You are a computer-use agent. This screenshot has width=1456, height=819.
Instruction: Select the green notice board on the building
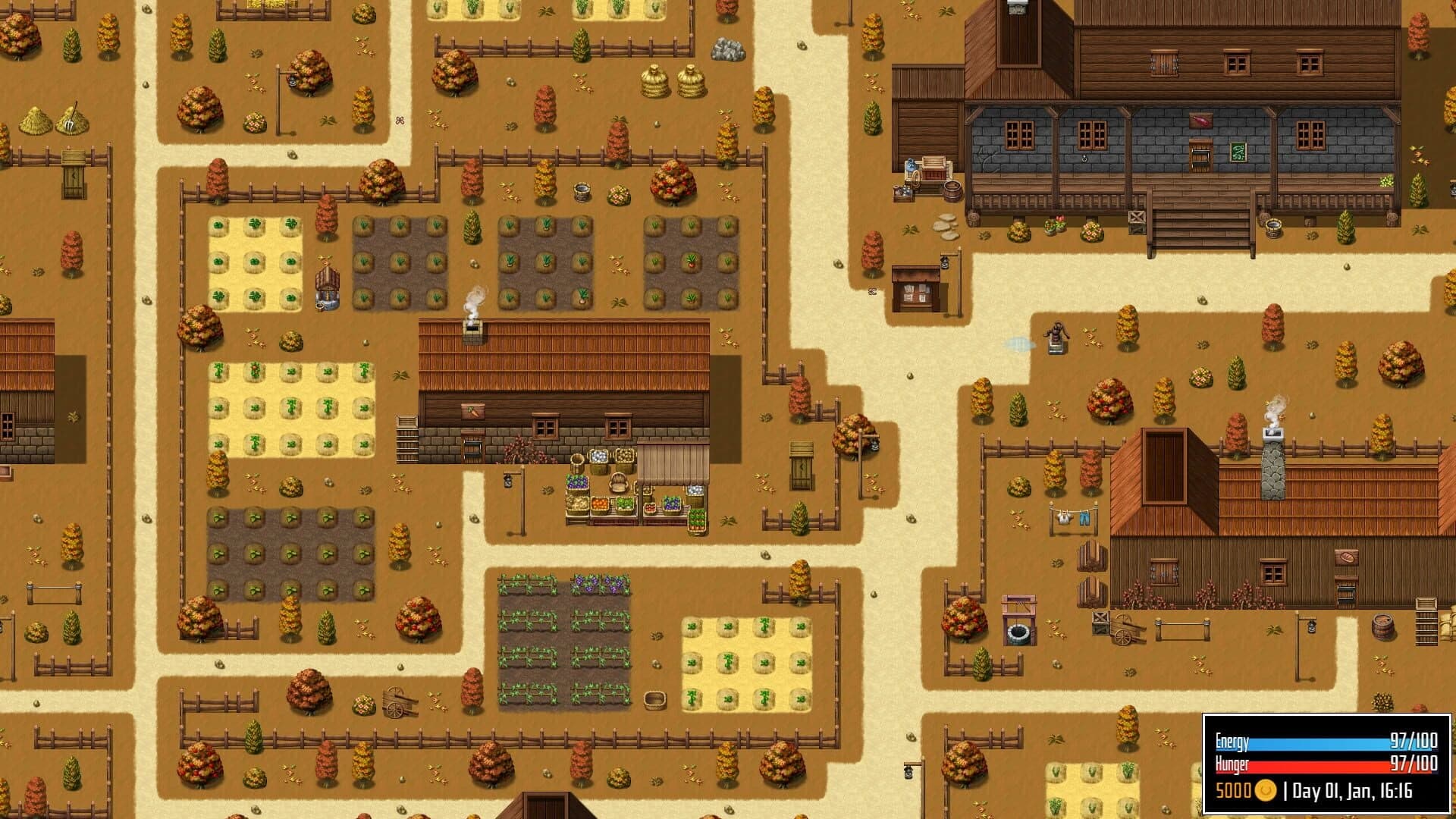[1238, 152]
